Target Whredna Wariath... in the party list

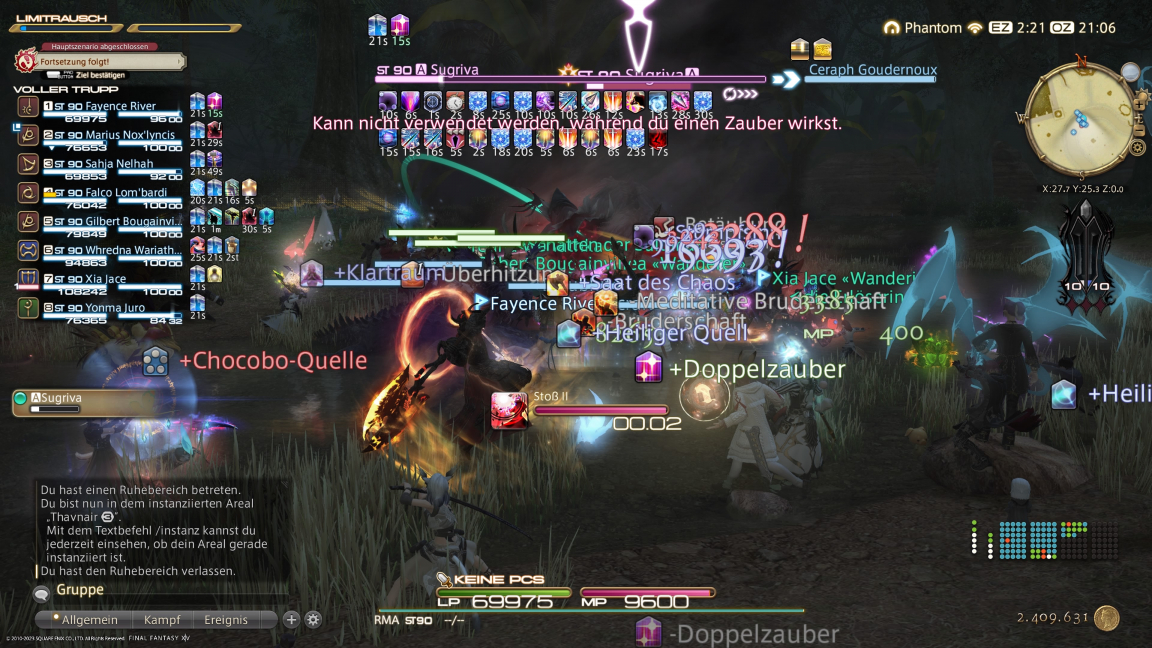click(x=118, y=250)
